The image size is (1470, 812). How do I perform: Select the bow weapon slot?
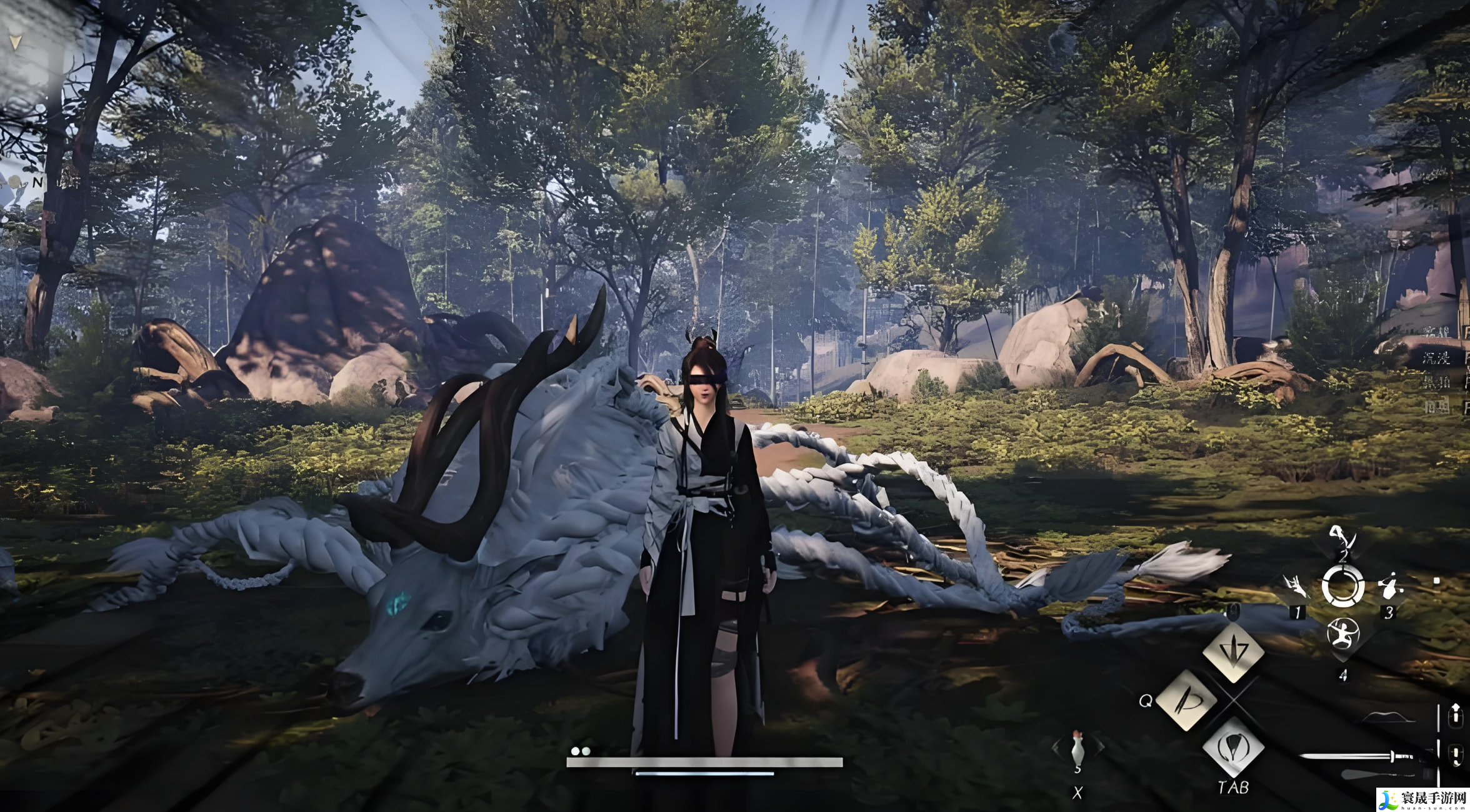point(1389,717)
